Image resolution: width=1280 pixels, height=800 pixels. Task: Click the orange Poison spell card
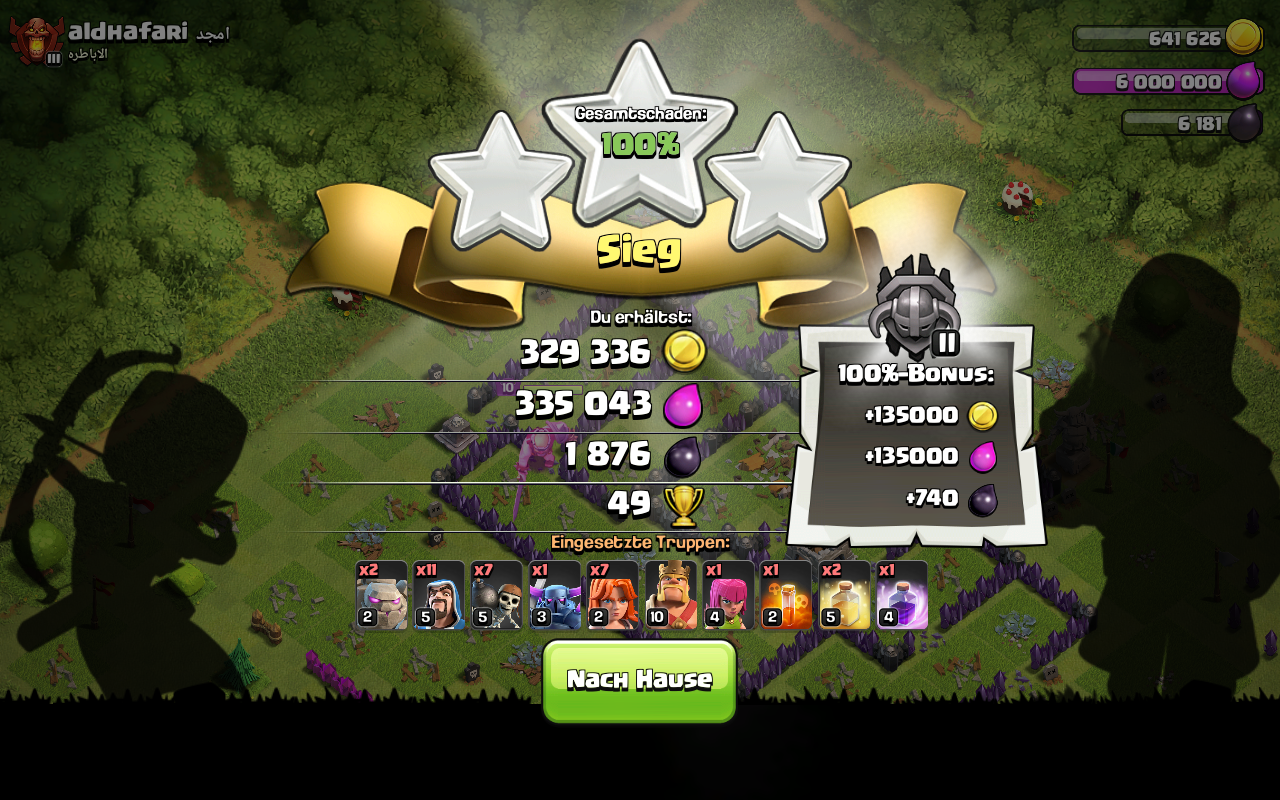click(786, 595)
